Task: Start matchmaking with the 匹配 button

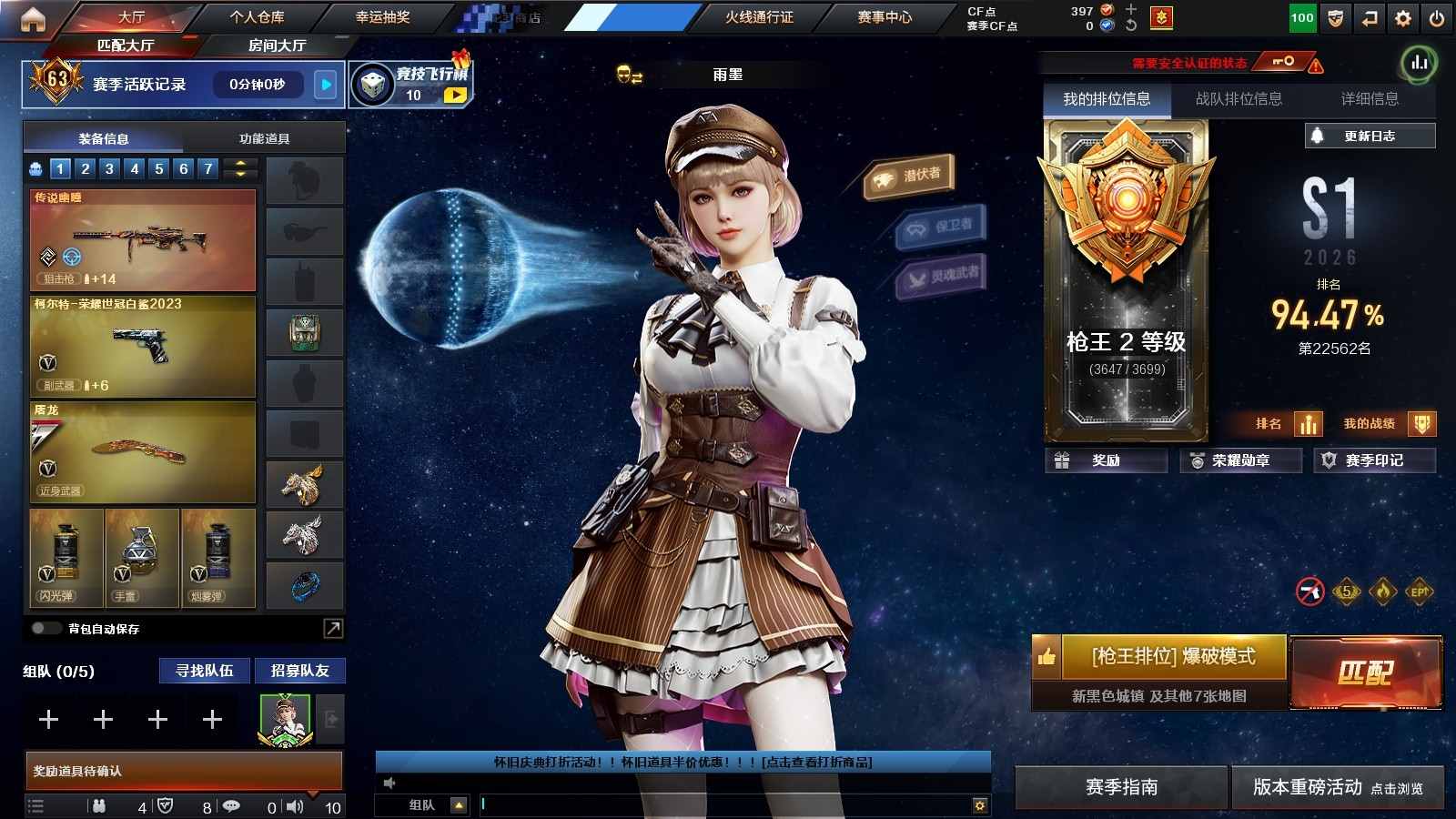Action: (x=1365, y=672)
